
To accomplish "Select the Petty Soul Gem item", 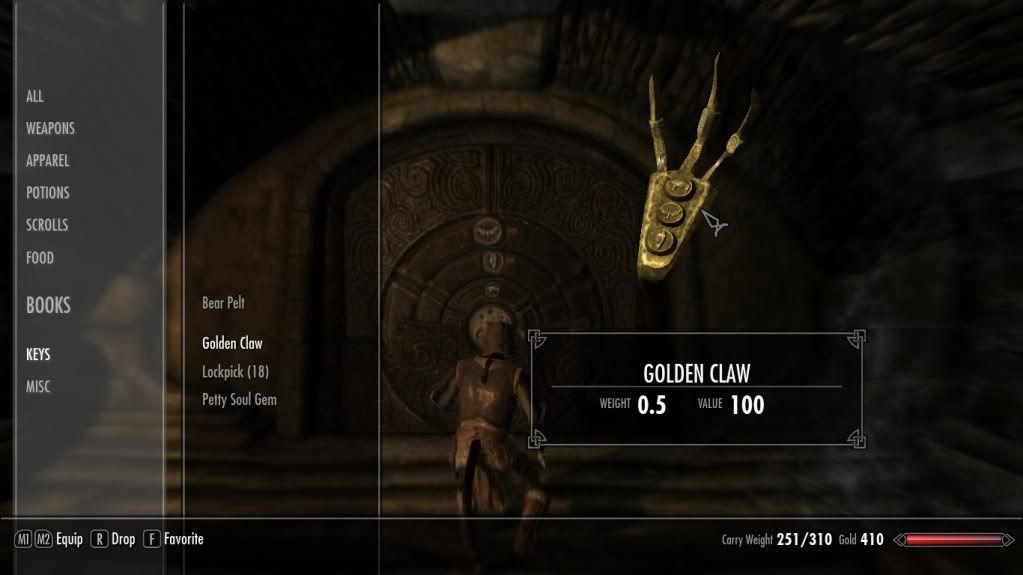I will (x=239, y=399).
